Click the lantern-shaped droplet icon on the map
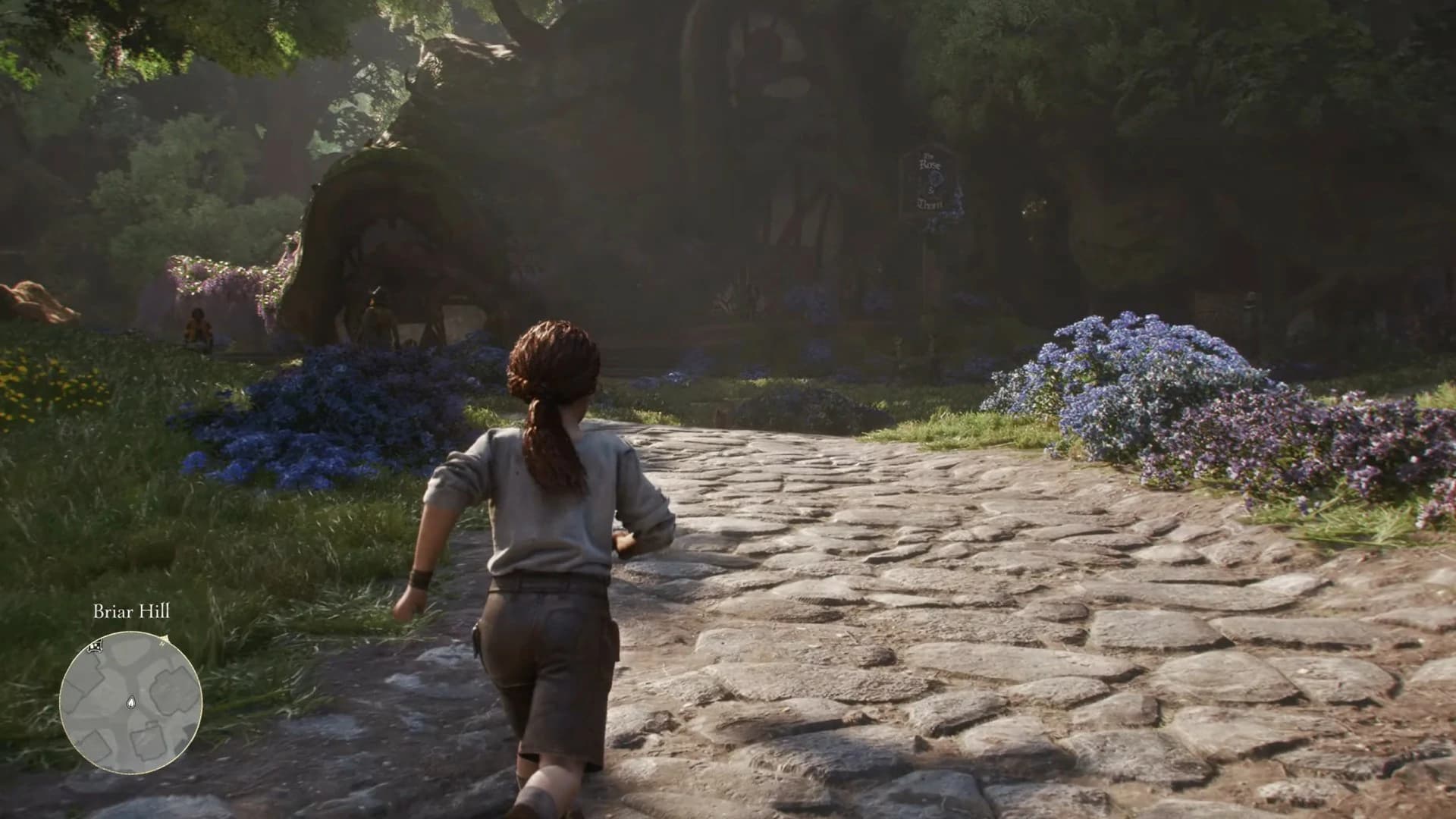The width and height of the screenshot is (1456, 819). click(131, 702)
